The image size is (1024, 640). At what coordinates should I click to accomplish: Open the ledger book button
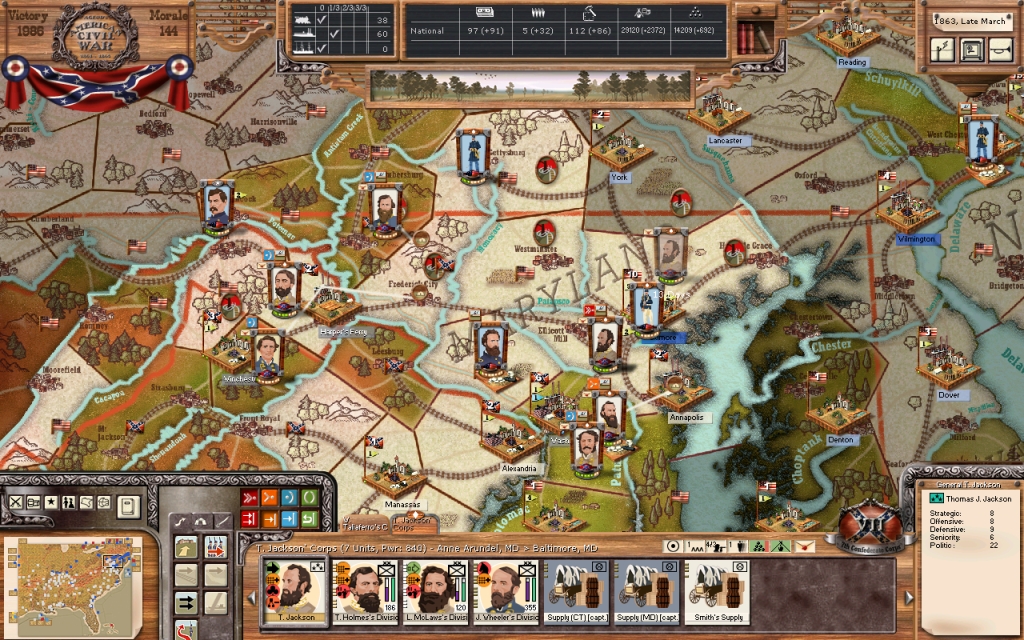(128, 505)
